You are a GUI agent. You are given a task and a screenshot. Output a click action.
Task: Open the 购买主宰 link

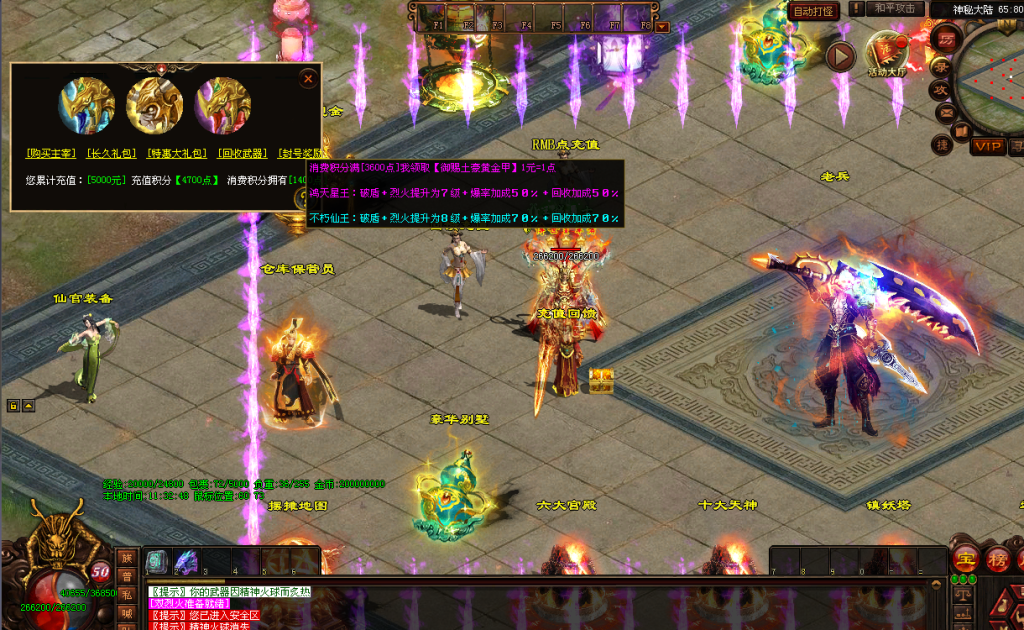tap(51, 153)
